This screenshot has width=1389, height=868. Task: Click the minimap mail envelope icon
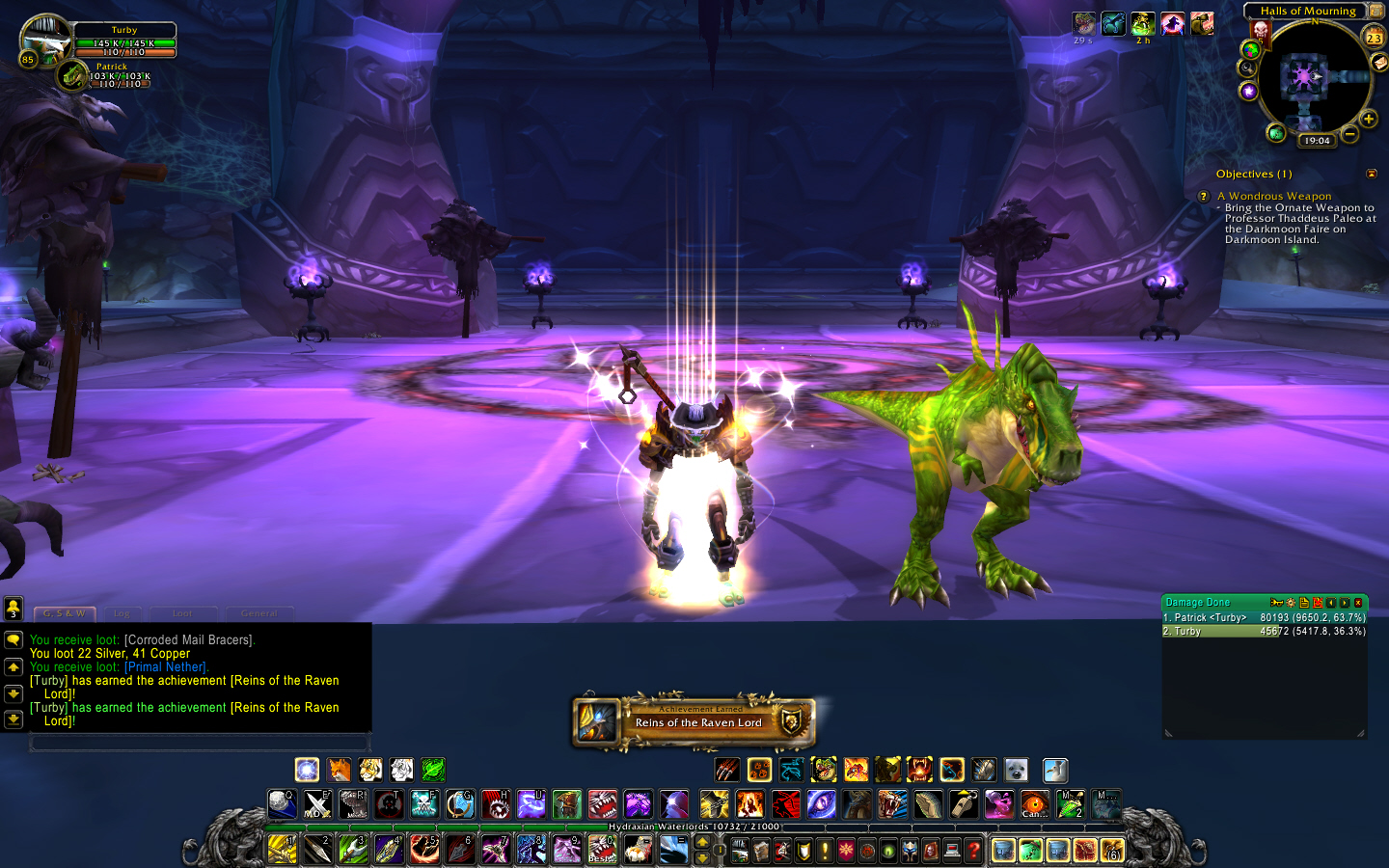(x=1379, y=63)
